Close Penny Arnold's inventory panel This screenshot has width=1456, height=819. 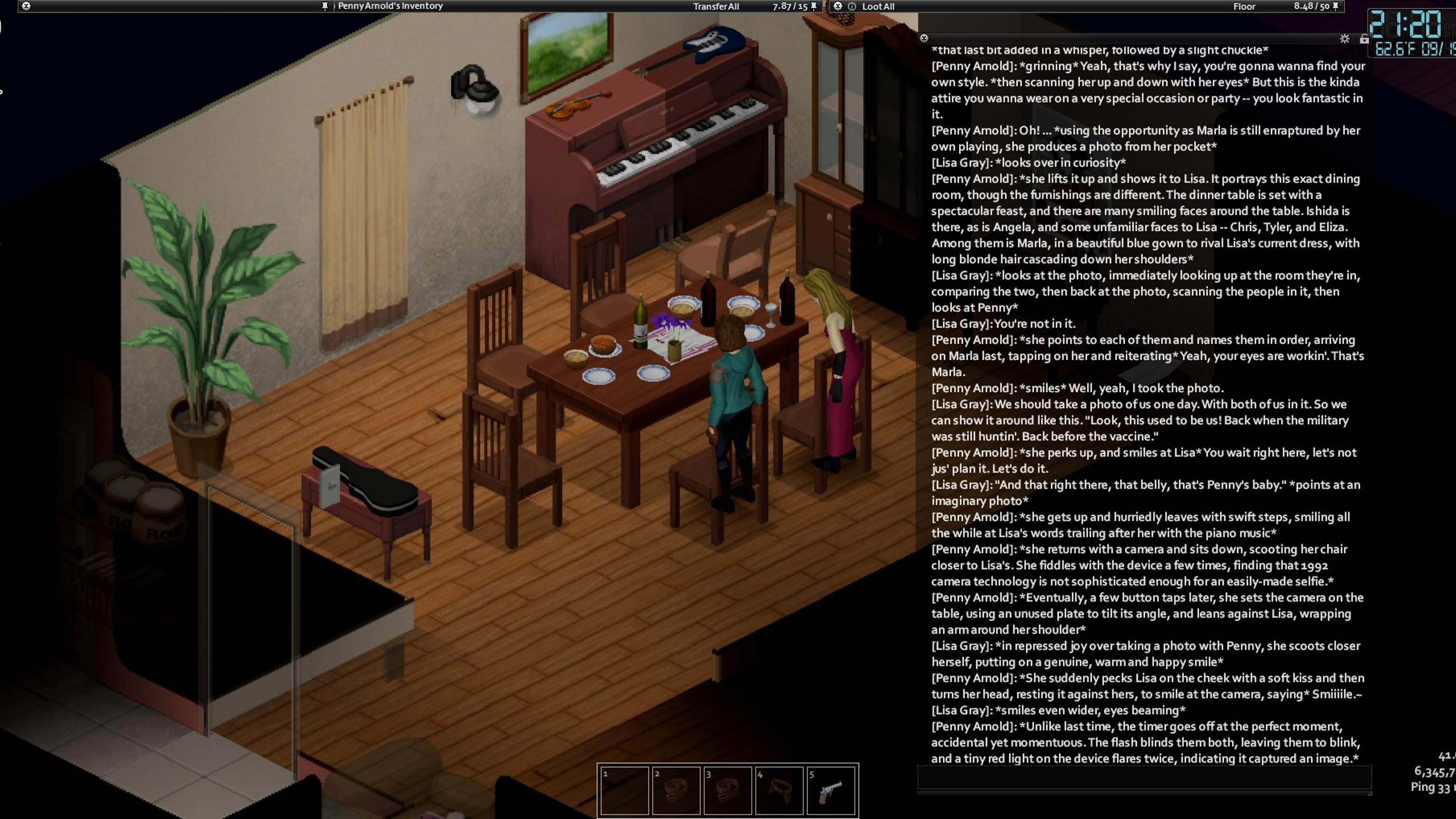(x=26, y=6)
